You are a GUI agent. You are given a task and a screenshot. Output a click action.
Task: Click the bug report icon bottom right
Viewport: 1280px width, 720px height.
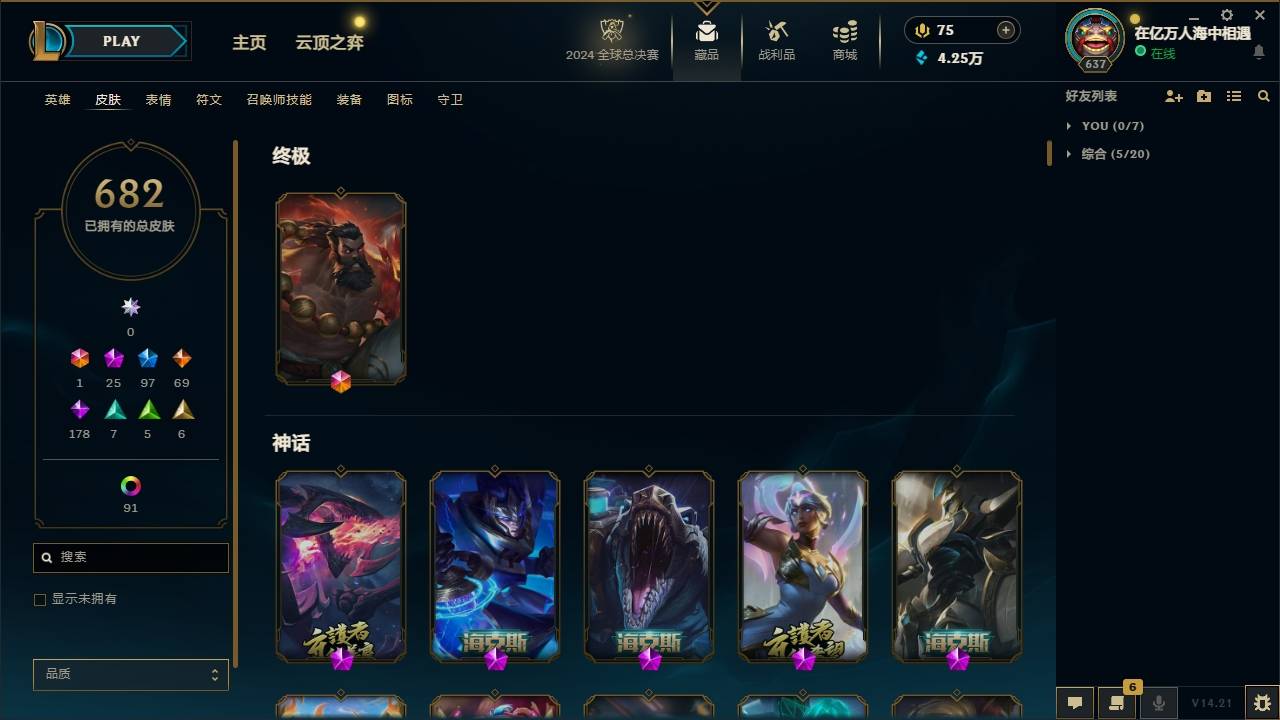point(1259,703)
